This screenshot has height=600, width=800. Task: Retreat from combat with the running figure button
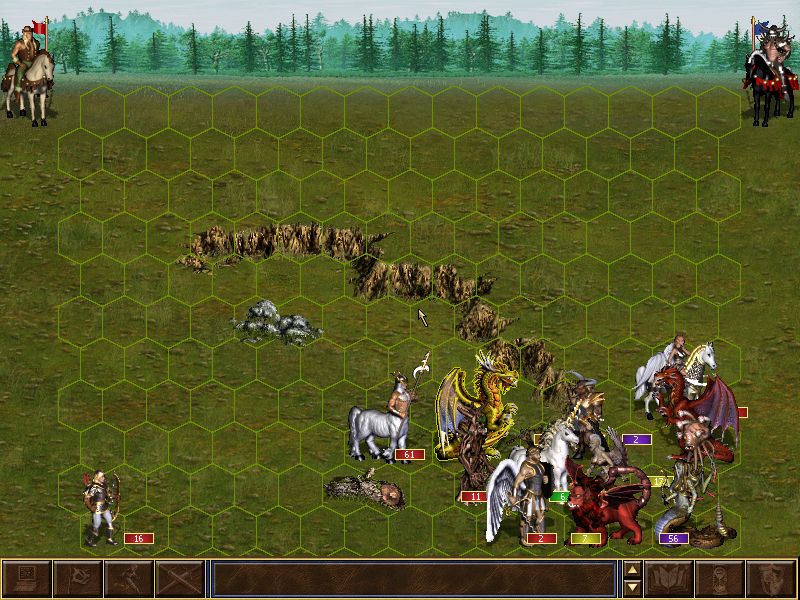pos(128,579)
